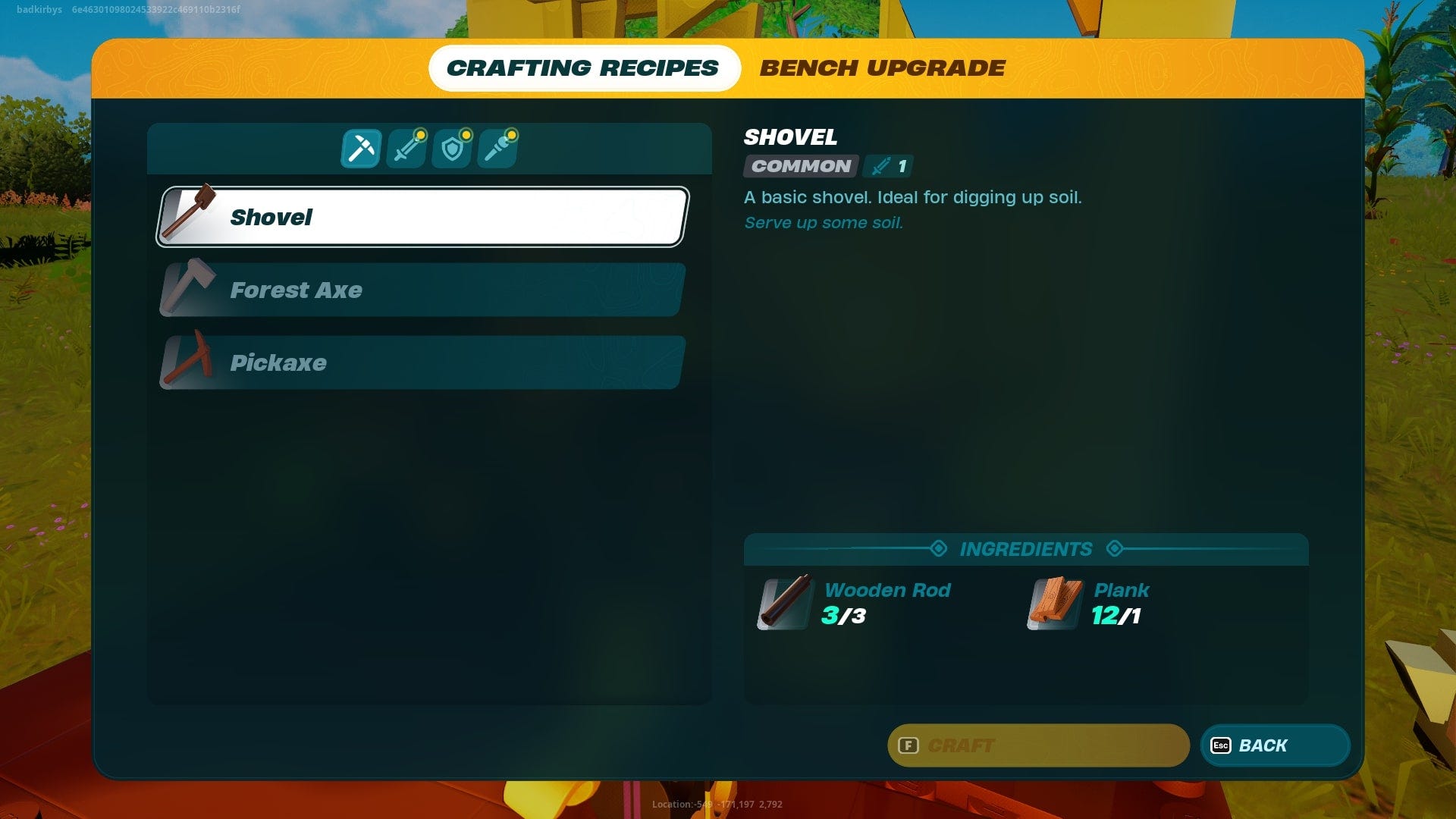Click the notification dot on the sword category
Screen dimensions: 1456x819
[x=422, y=133]
